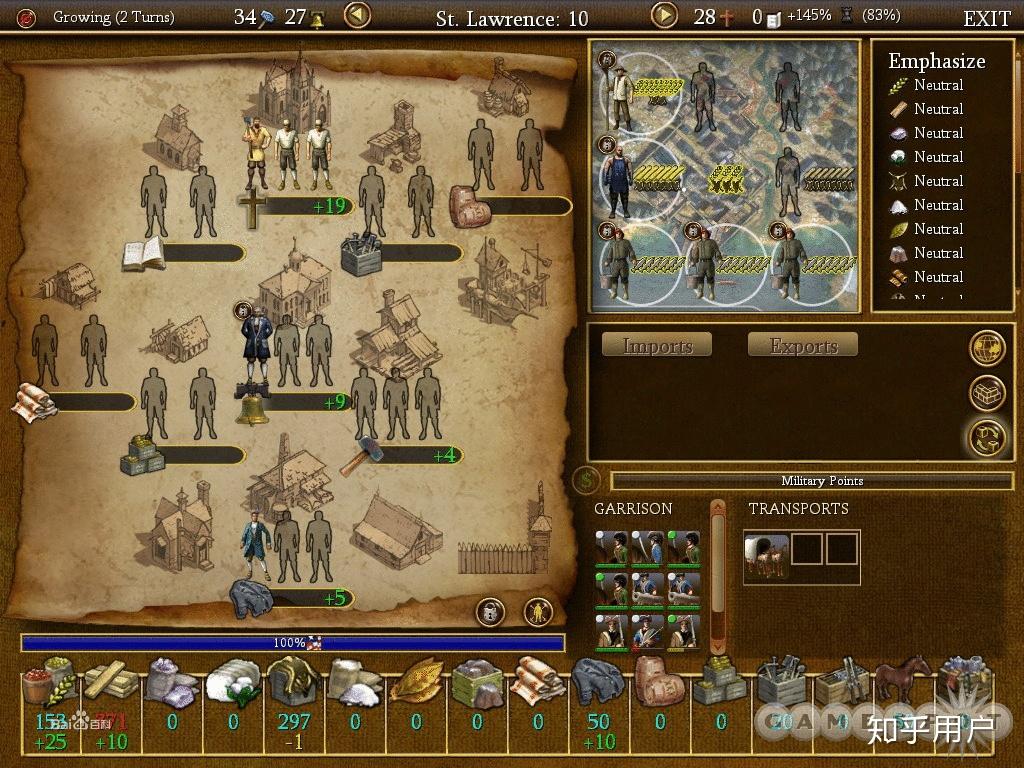Viewport: 1024px width, 768px height.
Task: Select the horses goods icon
Action: (x=904, y=682)
